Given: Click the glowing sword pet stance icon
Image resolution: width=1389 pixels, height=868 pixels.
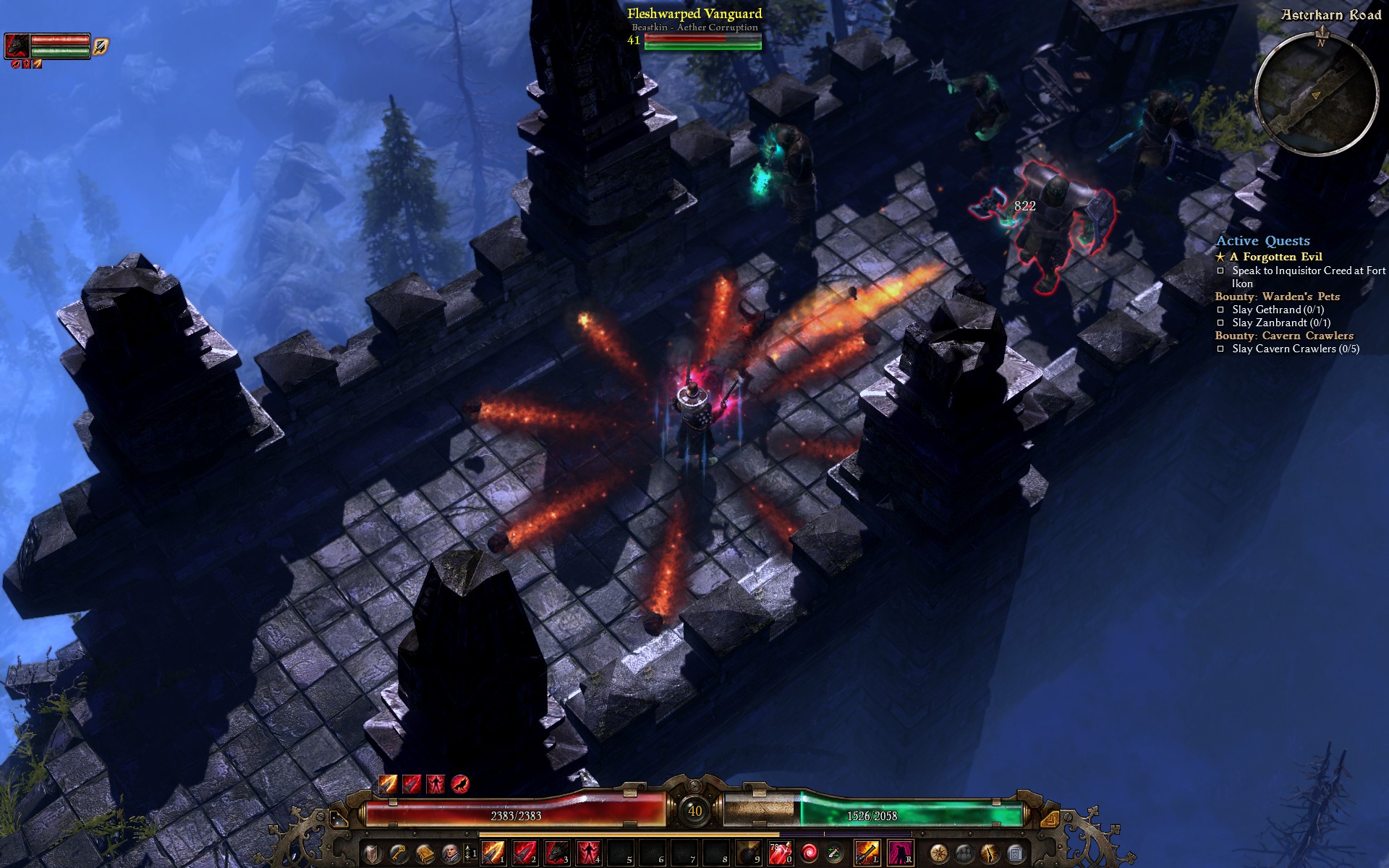Looking at the screenshot, I should [101, 46].
